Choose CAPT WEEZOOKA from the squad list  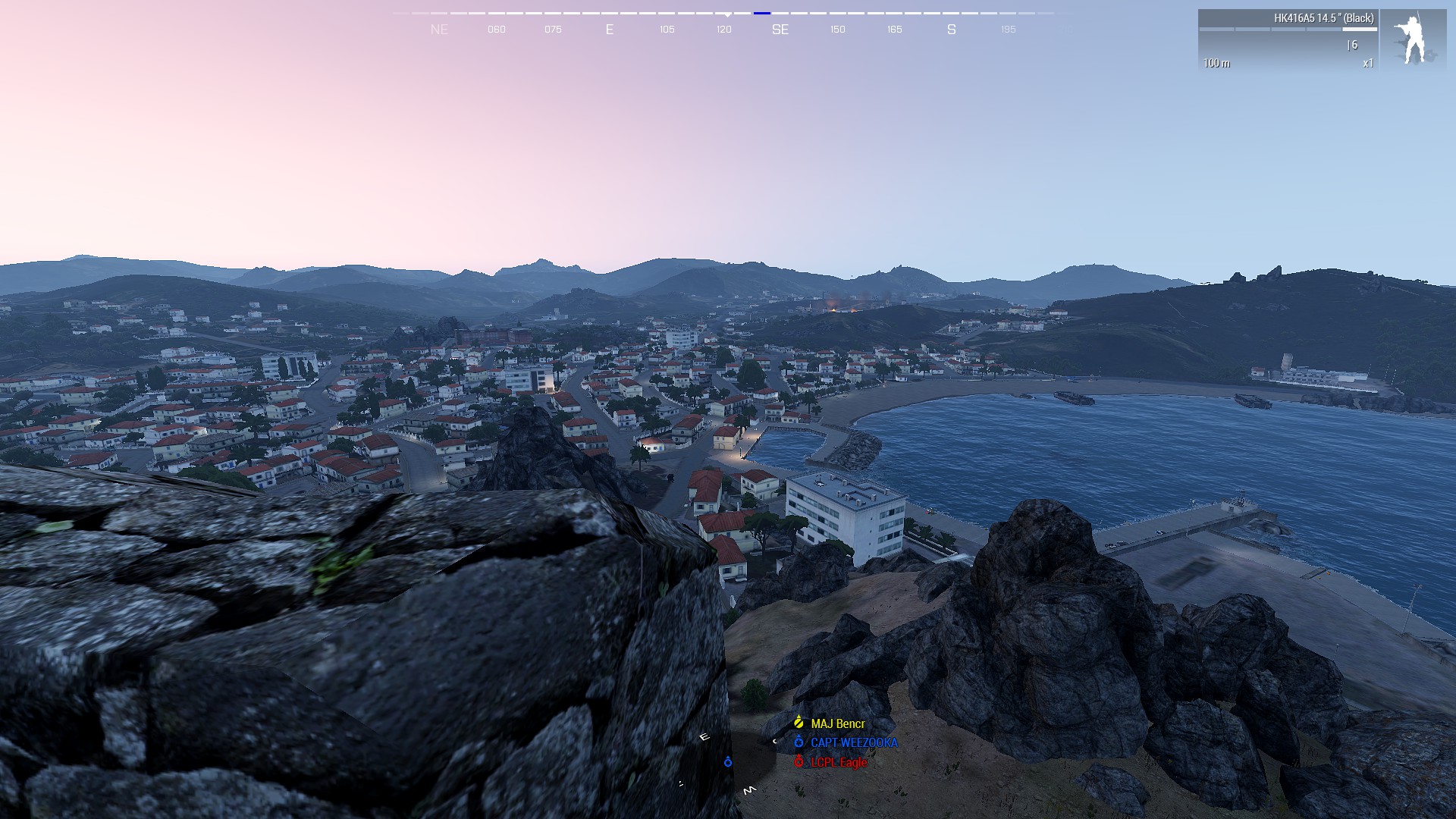point(853,743)
